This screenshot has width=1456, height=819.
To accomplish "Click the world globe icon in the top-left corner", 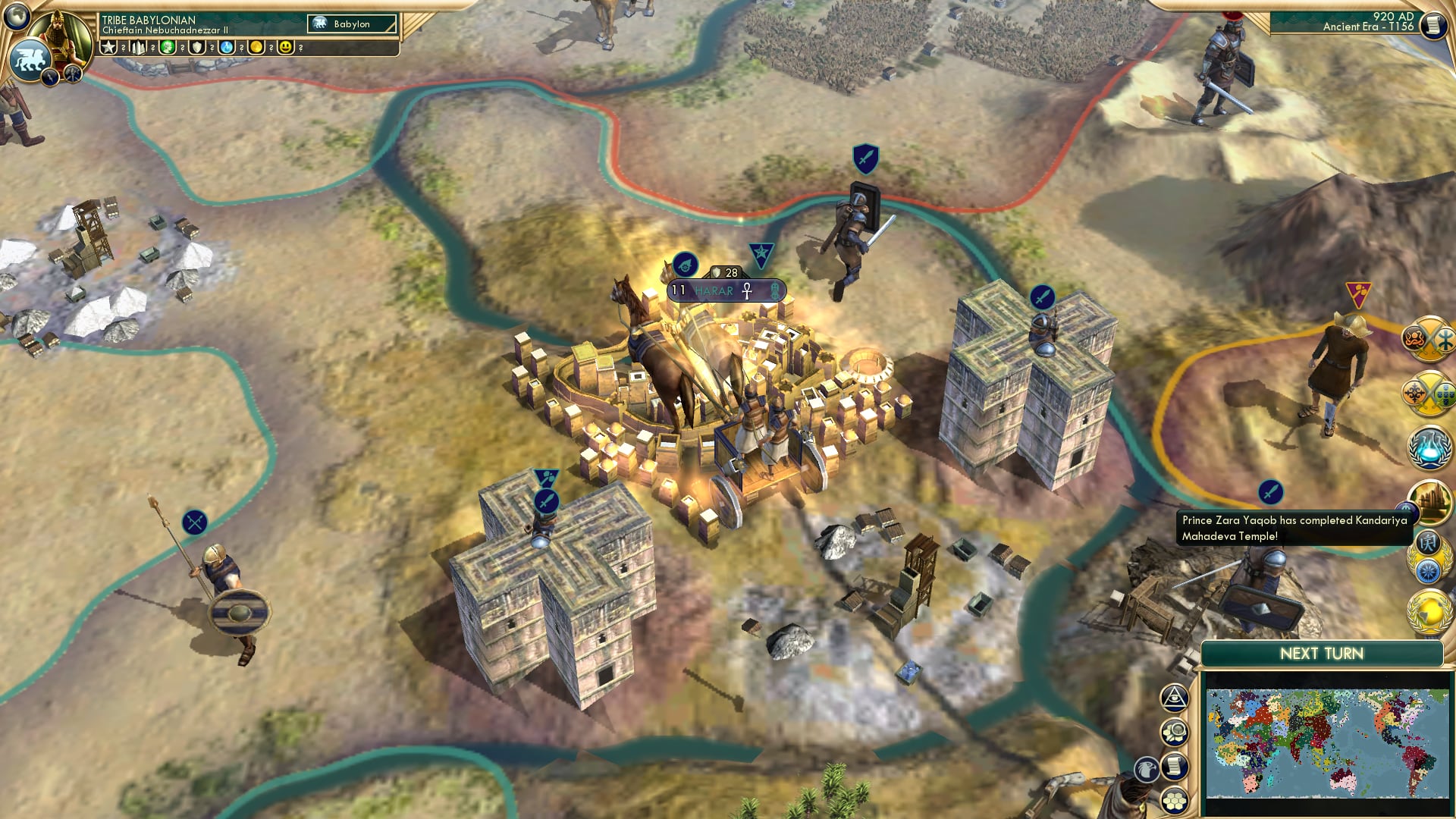I will click(18, 17).
